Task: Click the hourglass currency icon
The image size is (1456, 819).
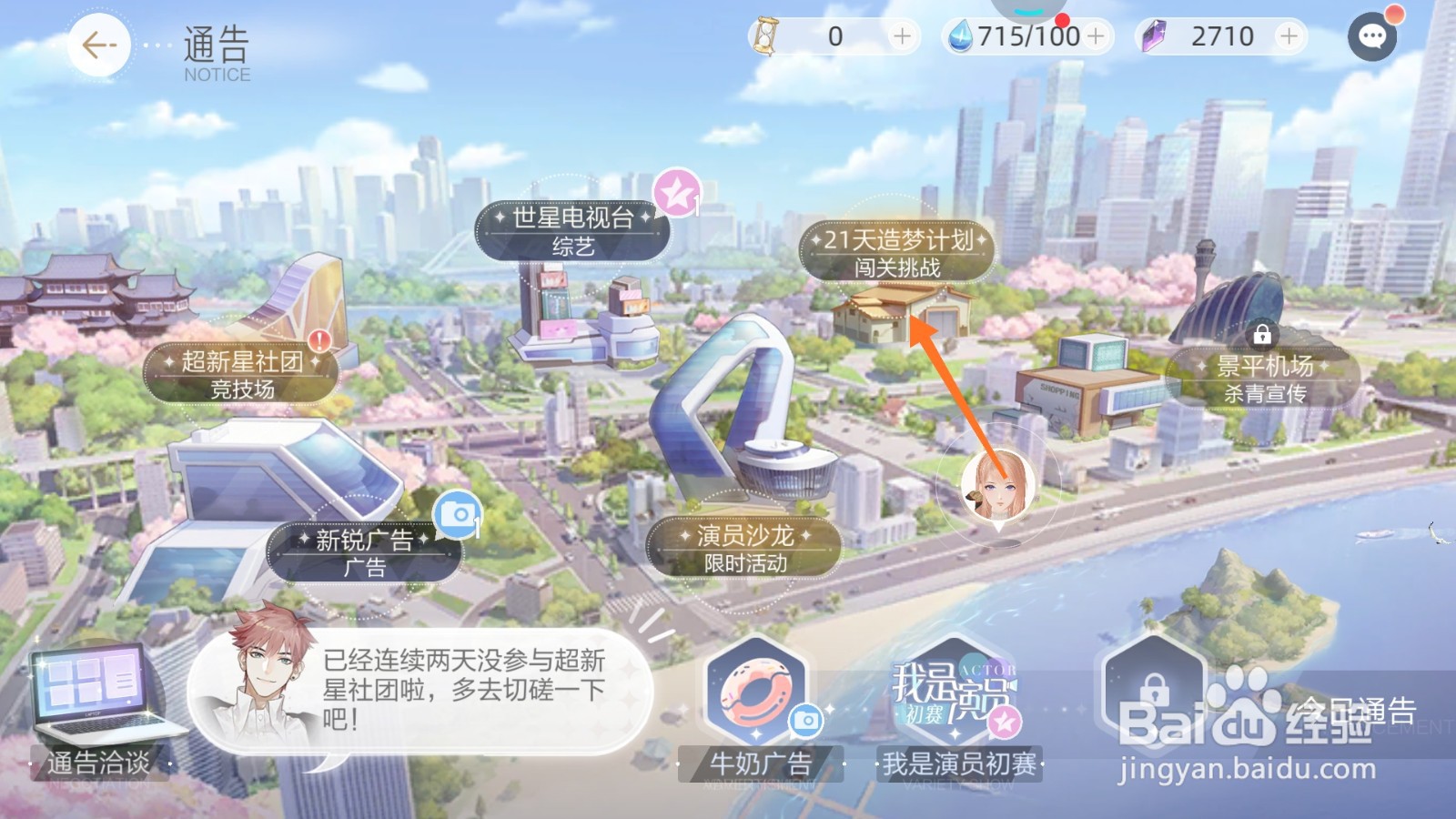Action: 769,35
